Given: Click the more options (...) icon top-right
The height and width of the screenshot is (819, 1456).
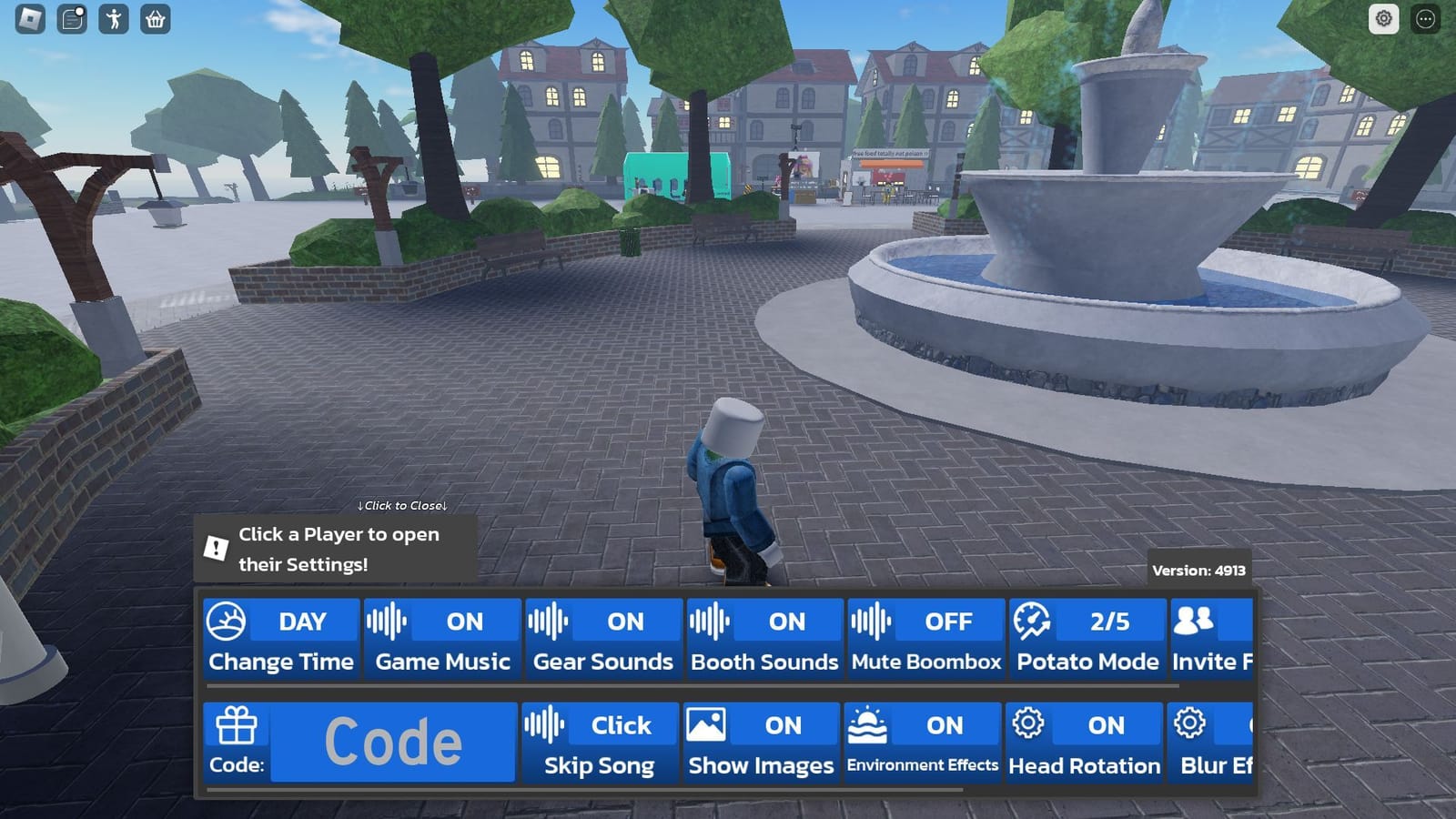Looking at the screenshot, I should click(x=1424, y=19).
